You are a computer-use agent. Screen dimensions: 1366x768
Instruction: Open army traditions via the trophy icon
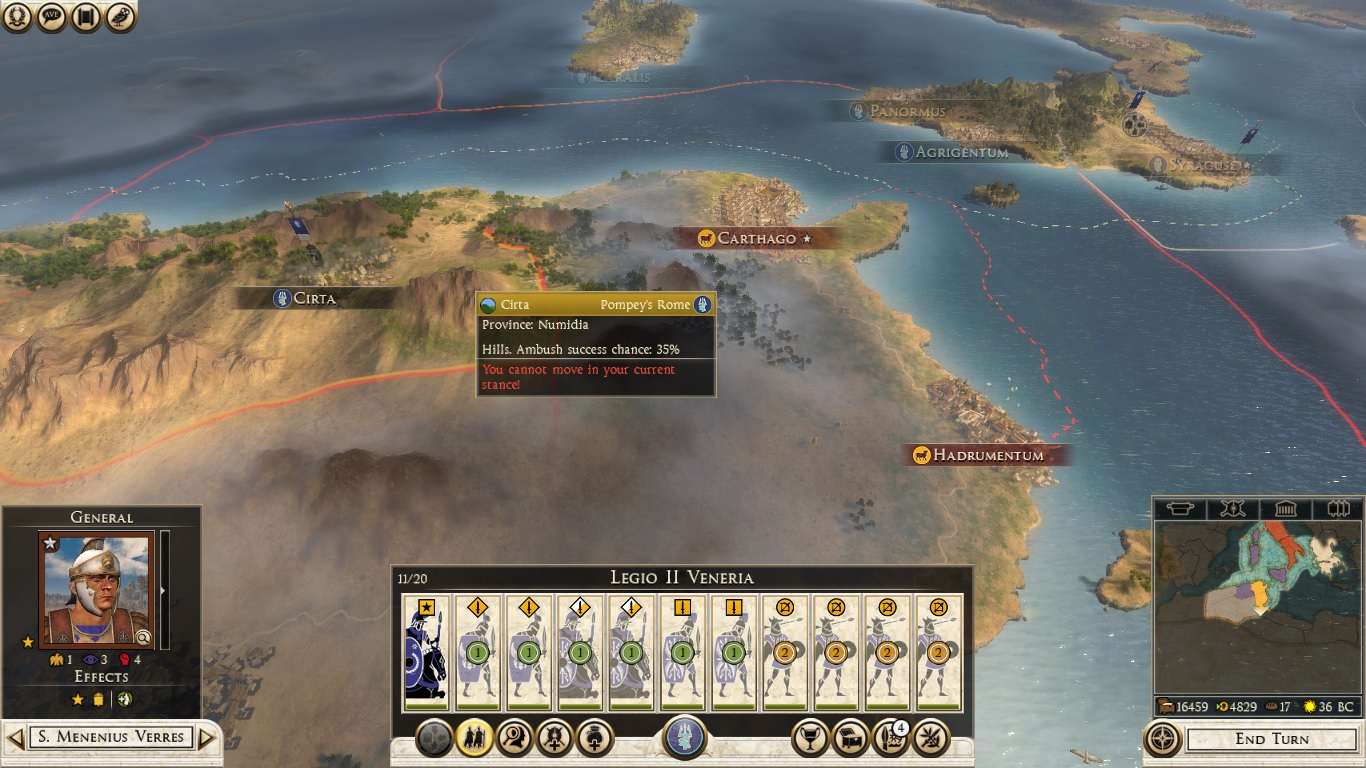(810, 738)
